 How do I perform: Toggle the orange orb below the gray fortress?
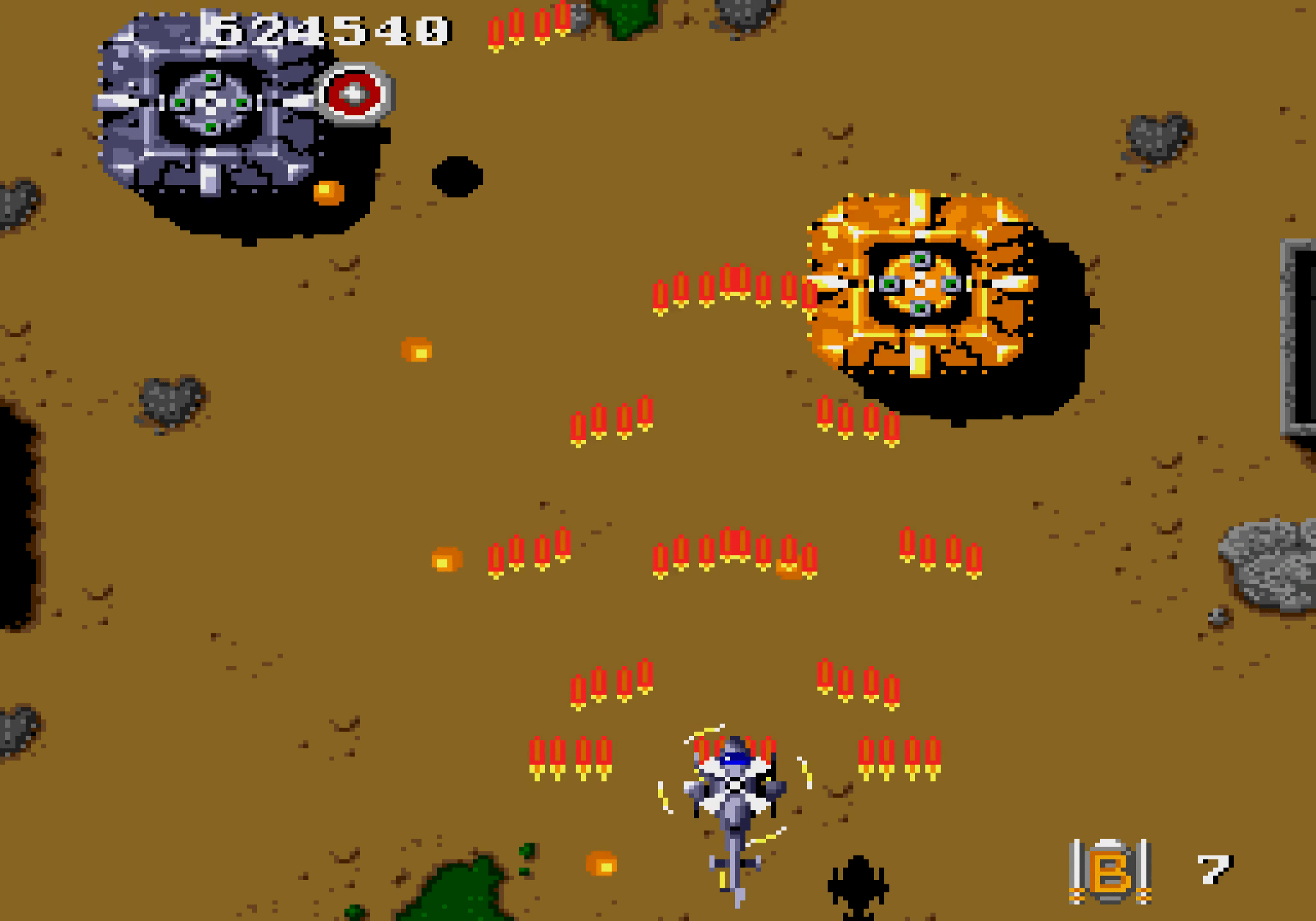328,191
